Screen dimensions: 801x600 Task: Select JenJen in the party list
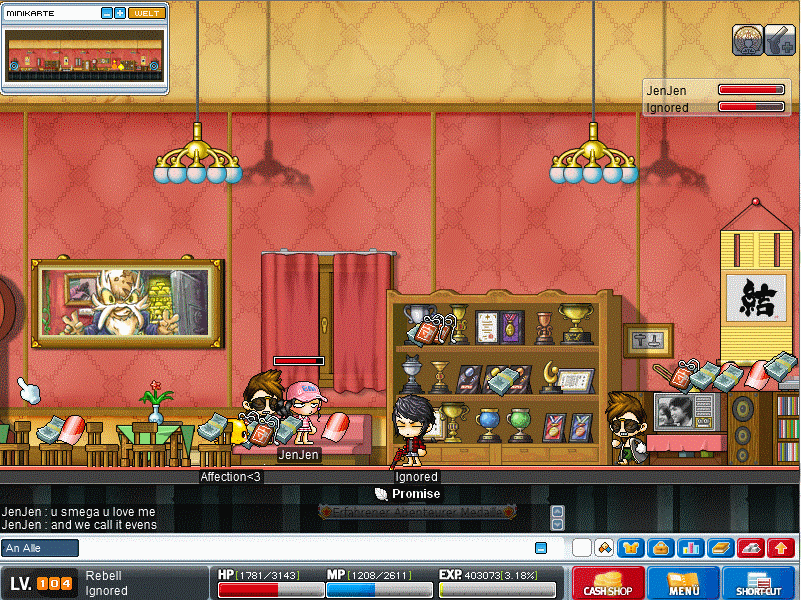pyautogui.click(x=667, y=91)
